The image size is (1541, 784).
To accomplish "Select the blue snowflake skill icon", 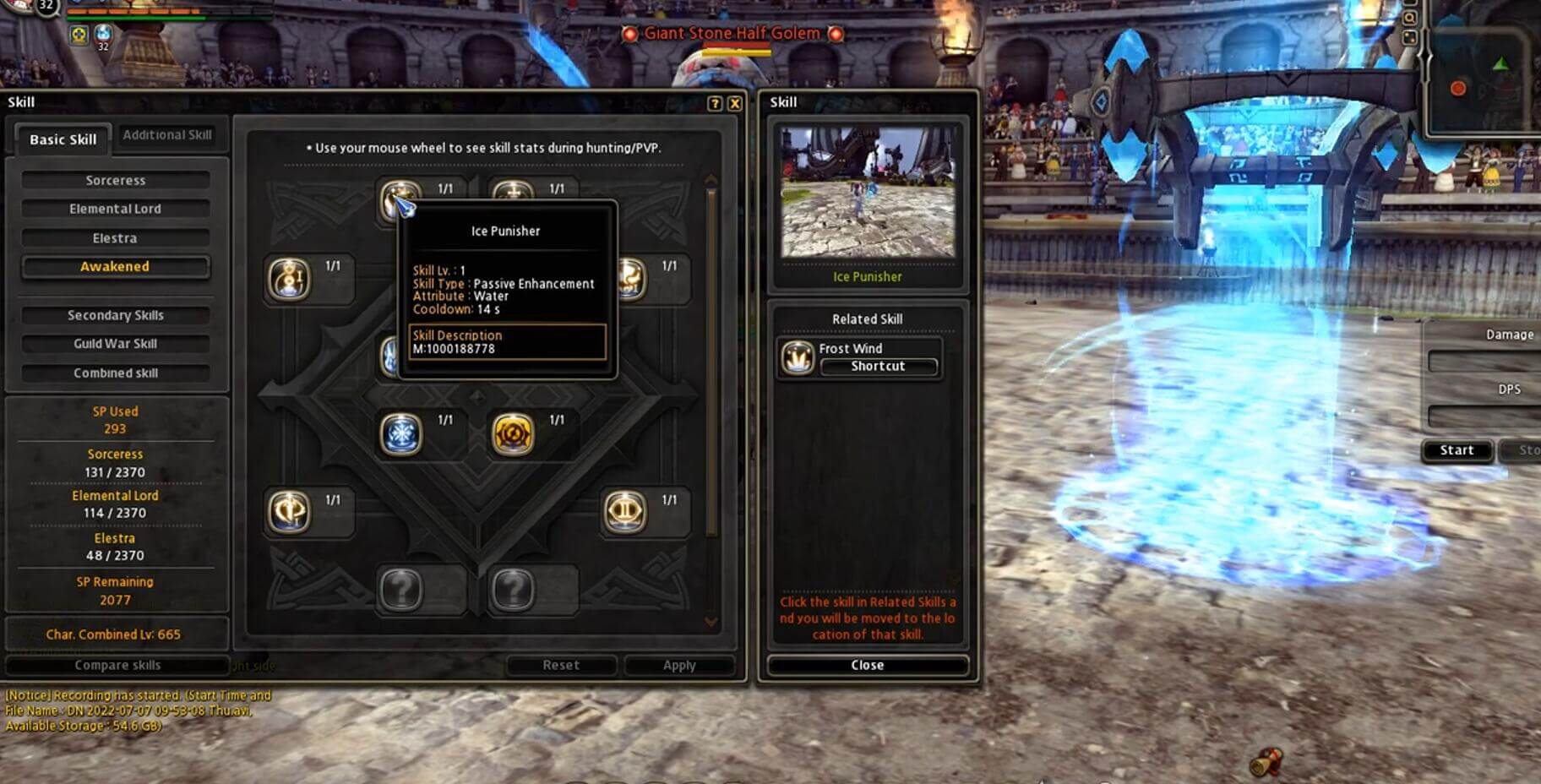I will click(400, 434).
